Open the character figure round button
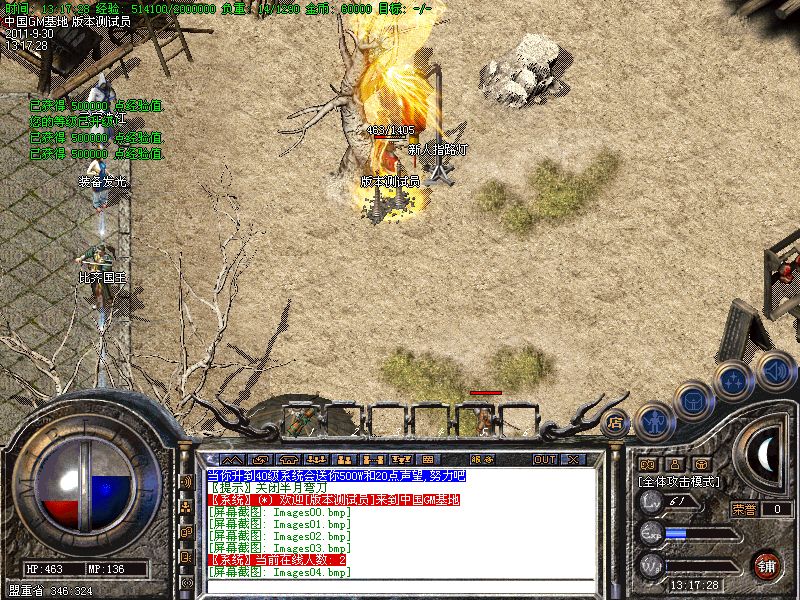This screenshot has width=800, height=600. [652, 420]
